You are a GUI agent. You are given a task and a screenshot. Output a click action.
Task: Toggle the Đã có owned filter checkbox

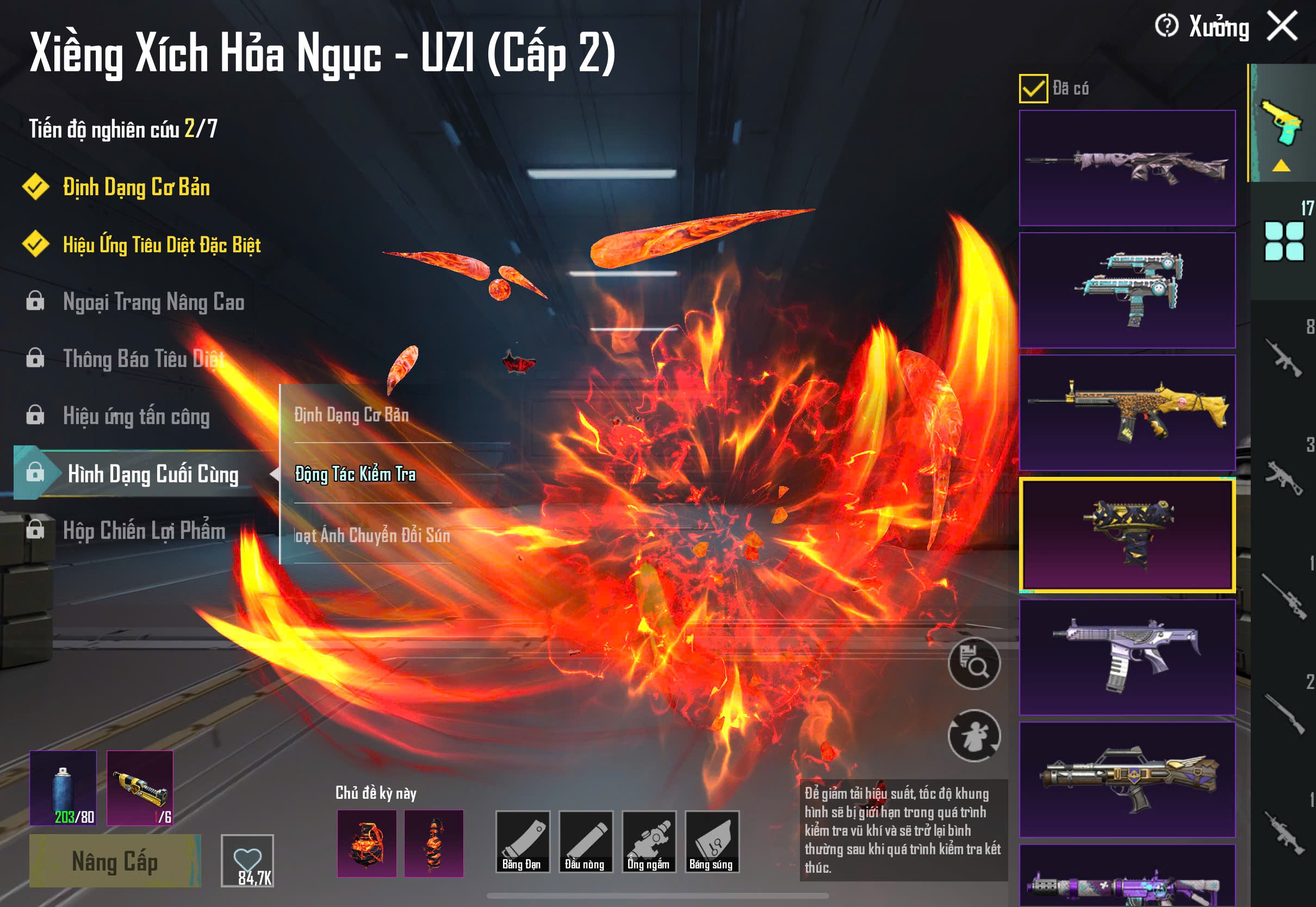coord(1033,89)
